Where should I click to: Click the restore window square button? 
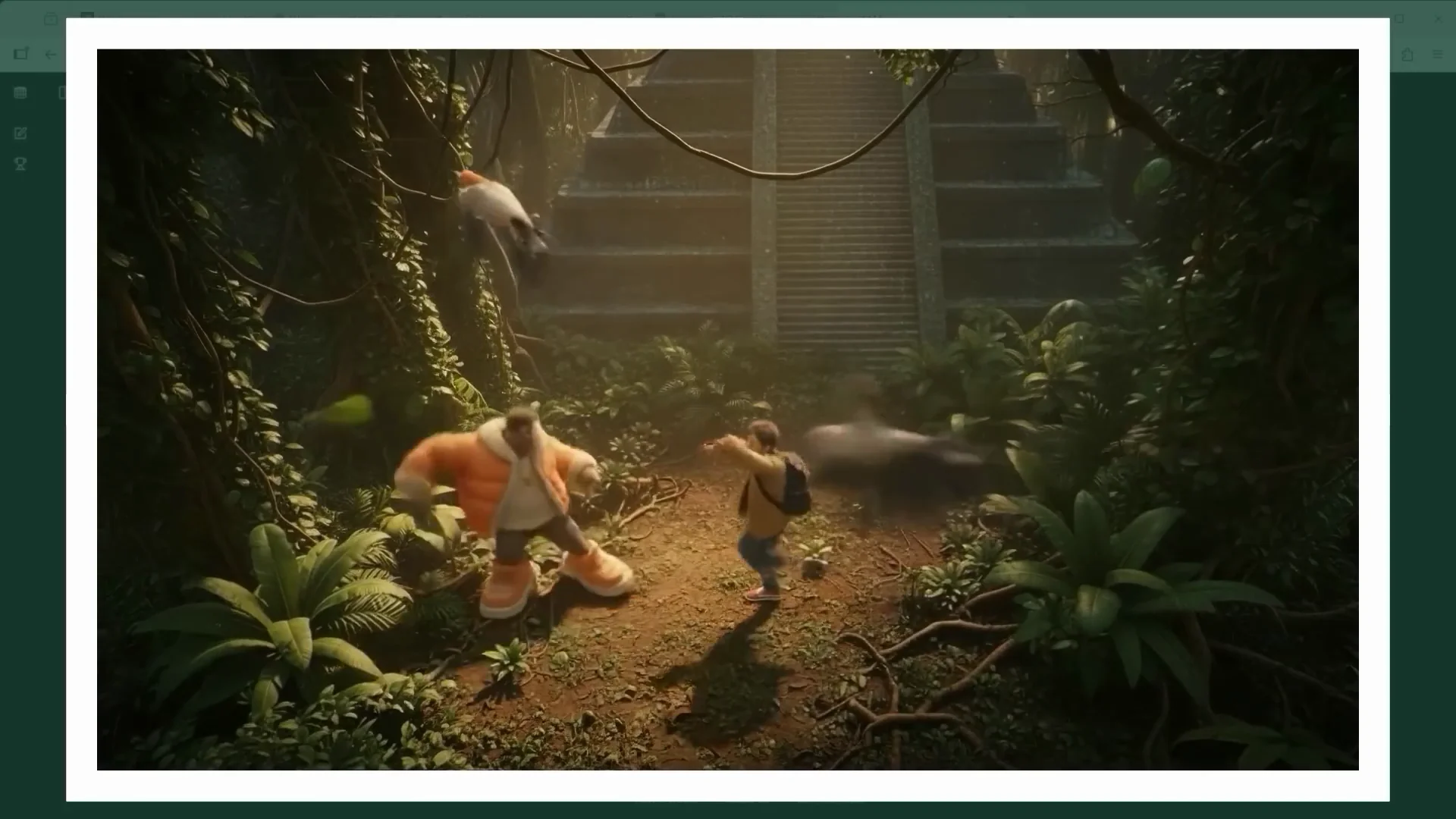tap(1398, 17)
